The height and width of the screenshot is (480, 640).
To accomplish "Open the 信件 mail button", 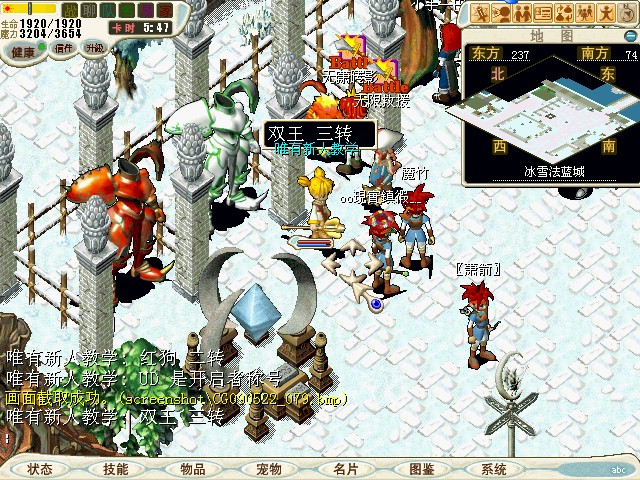I will pyautogui.click(x=64, y=48).
